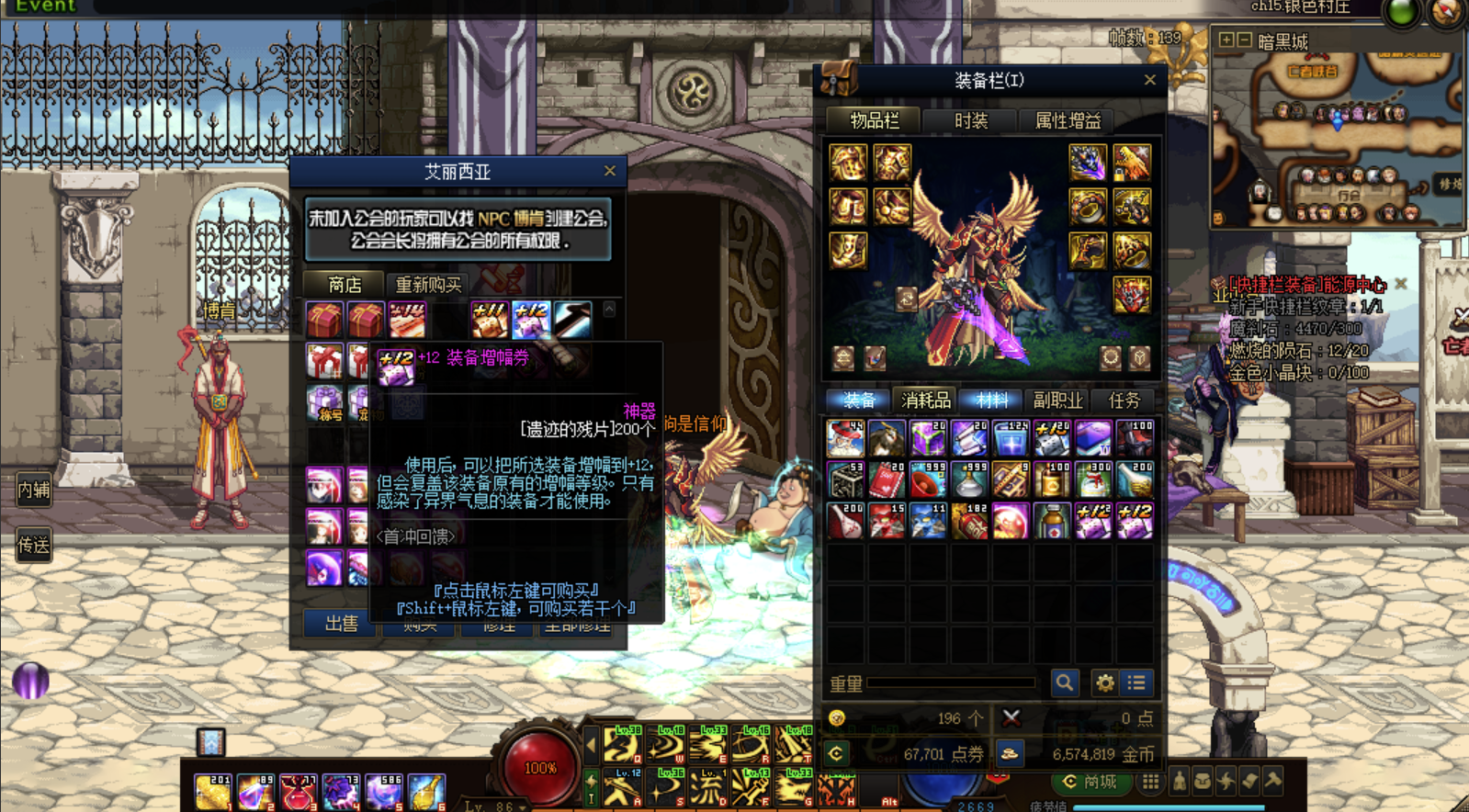The height and width of the screenshot is (812, 1469).
Task: Open the 商城 cash shop
Action: pos(1090,782)
